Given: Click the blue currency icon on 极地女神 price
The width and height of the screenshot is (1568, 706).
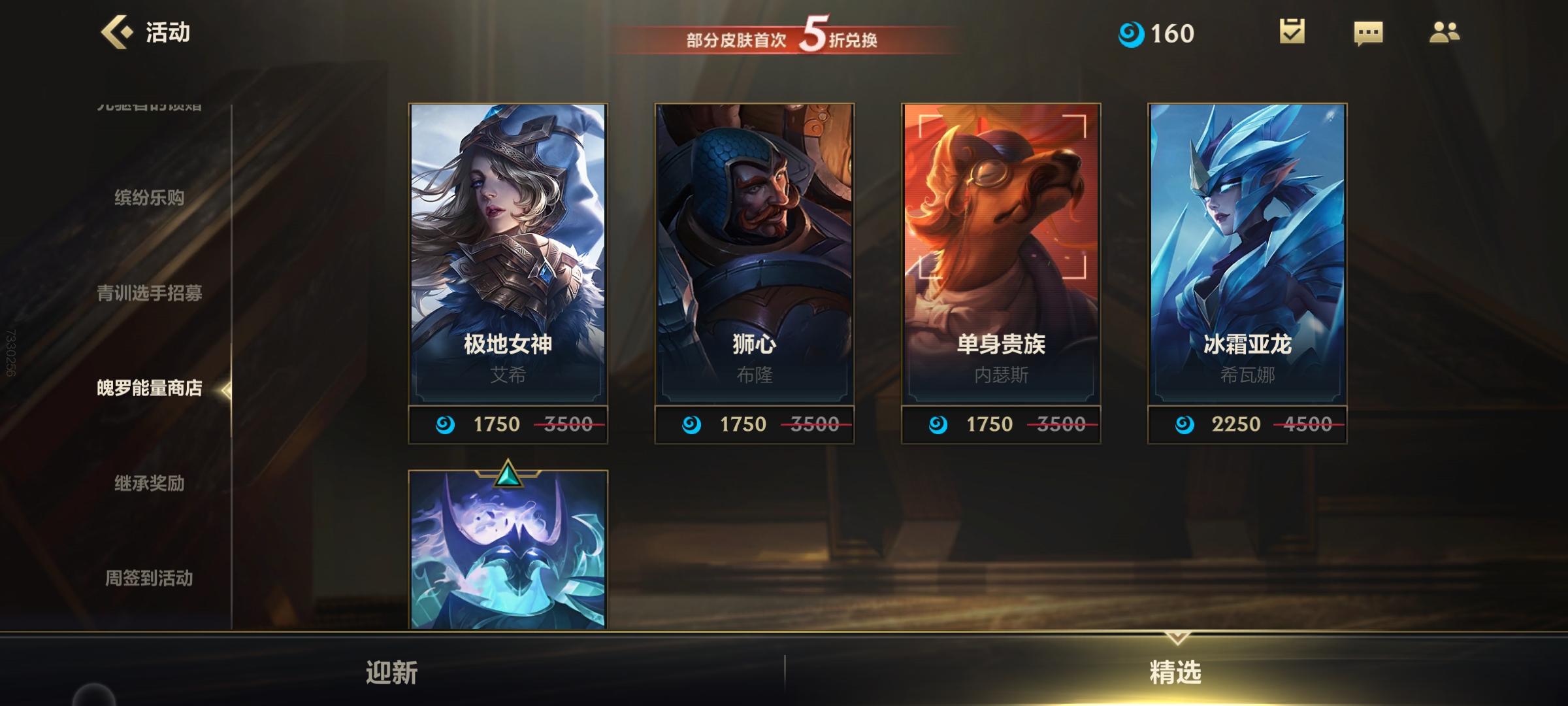Looking at the screenshot, I should tap(444, 424).
